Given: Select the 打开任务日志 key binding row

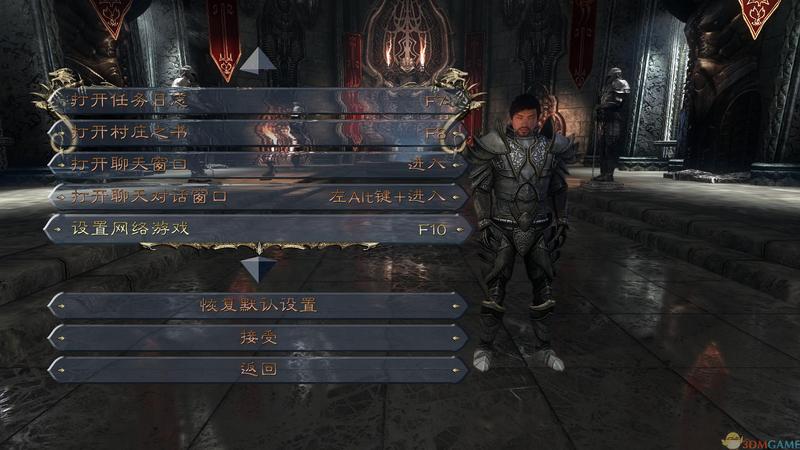Looking at the screenshot, I should coord(258,101).
